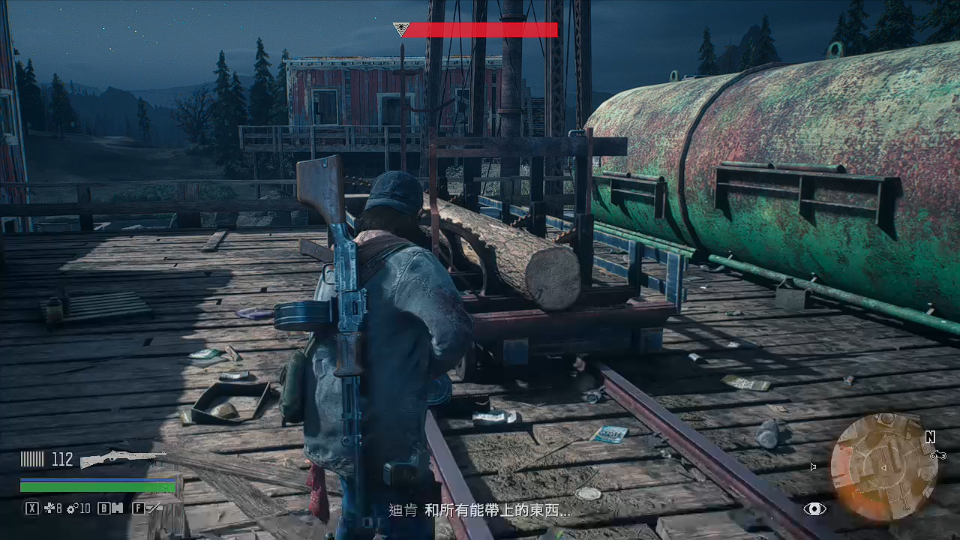Click the enemy skull marker by red bar
This screenshot has height=540, width=960.
click(x=400, y=29)
